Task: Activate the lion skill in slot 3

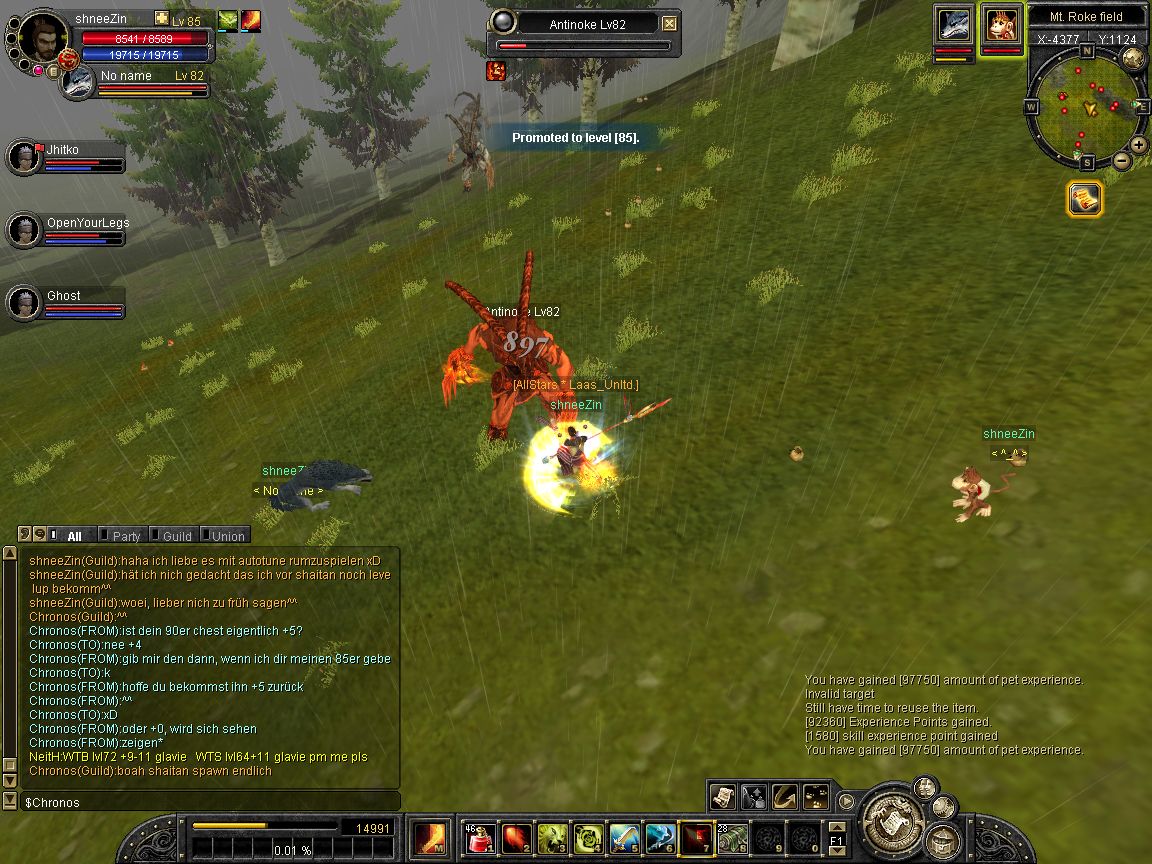Action: click(x=552, y=838)
